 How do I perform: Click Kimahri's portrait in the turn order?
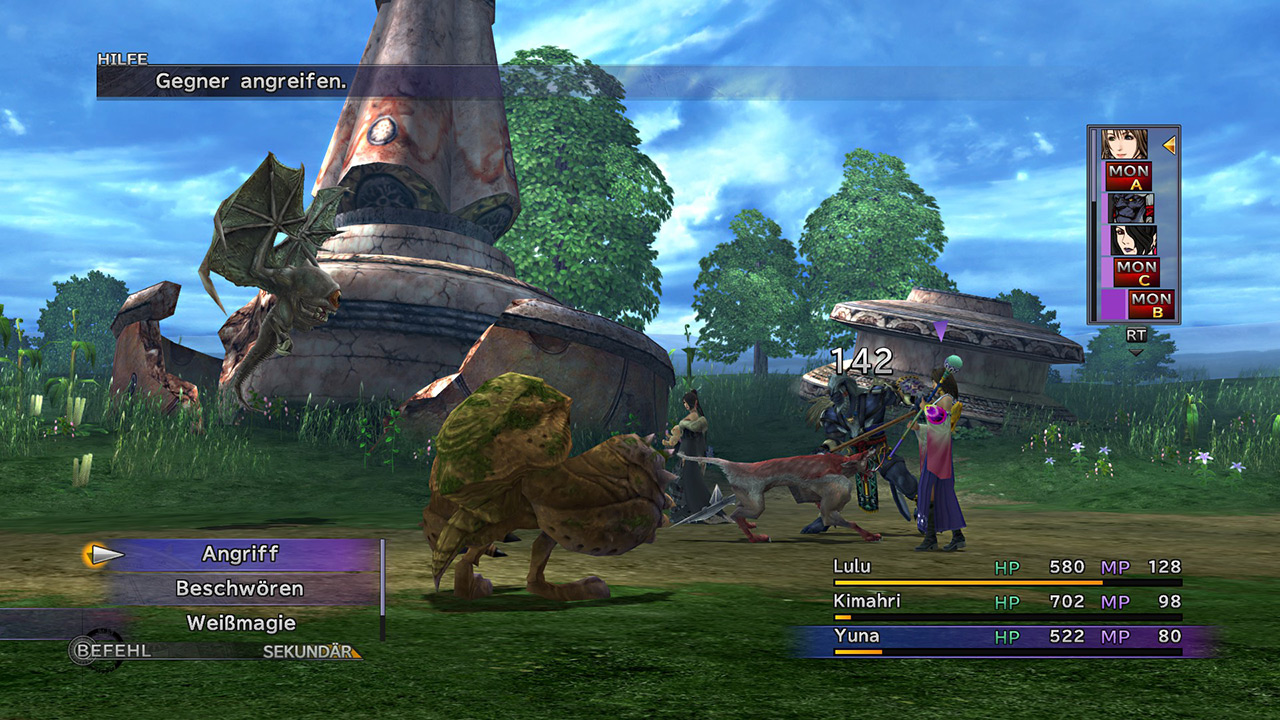tap(1131, 208)
